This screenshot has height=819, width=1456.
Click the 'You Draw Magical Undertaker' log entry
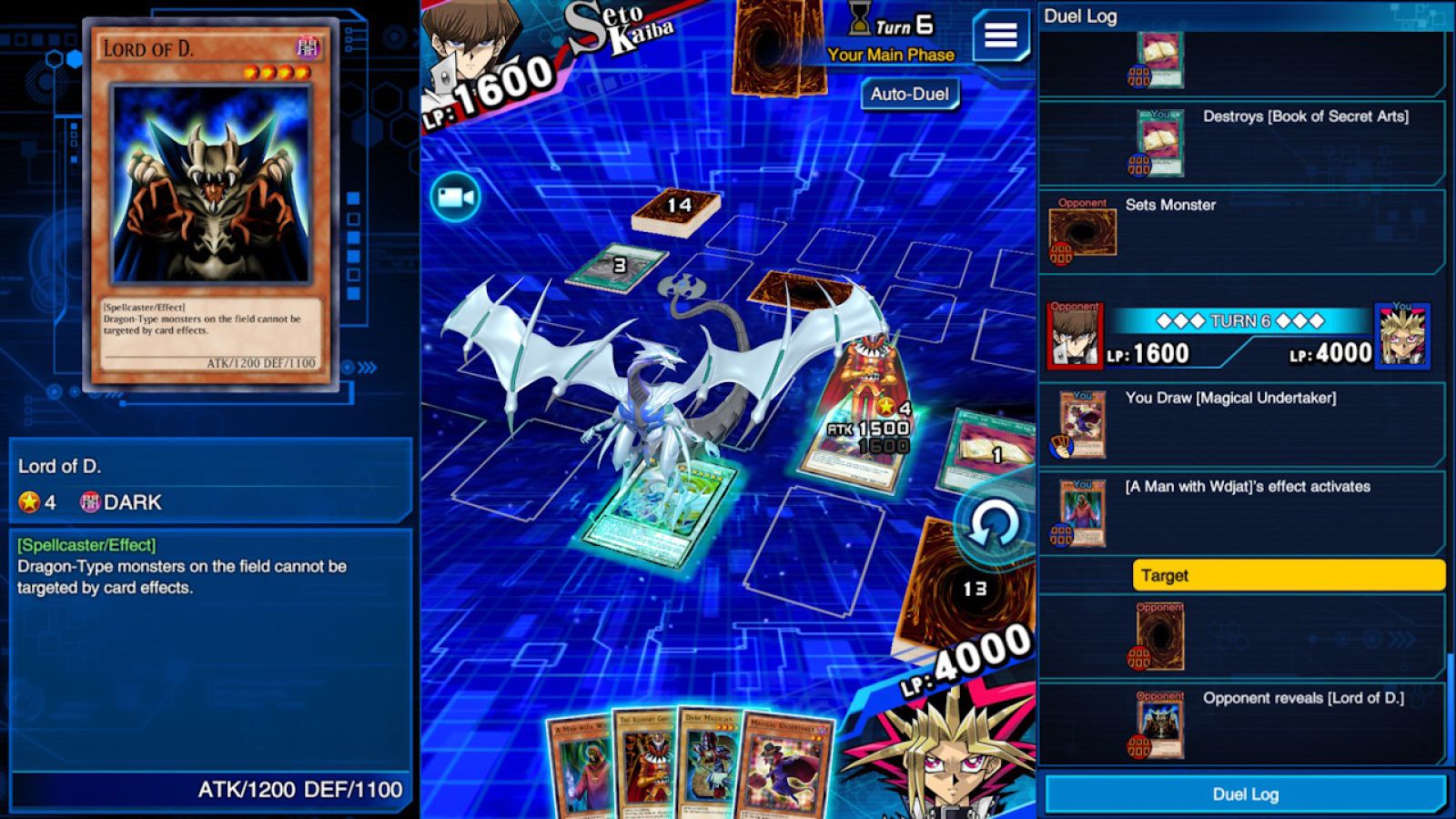(x=1242, y=423)
